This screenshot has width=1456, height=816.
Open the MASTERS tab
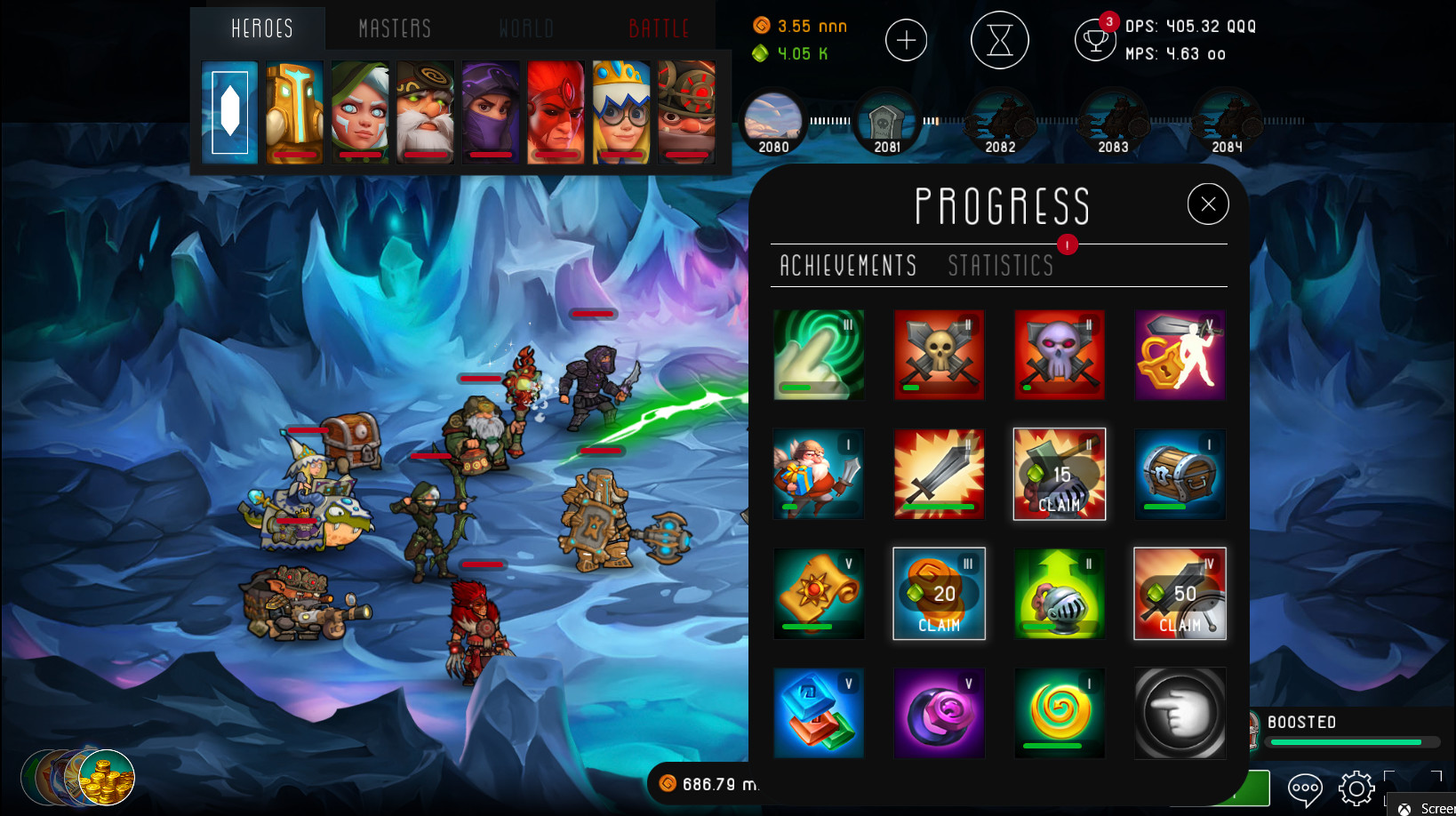[393, 28]
